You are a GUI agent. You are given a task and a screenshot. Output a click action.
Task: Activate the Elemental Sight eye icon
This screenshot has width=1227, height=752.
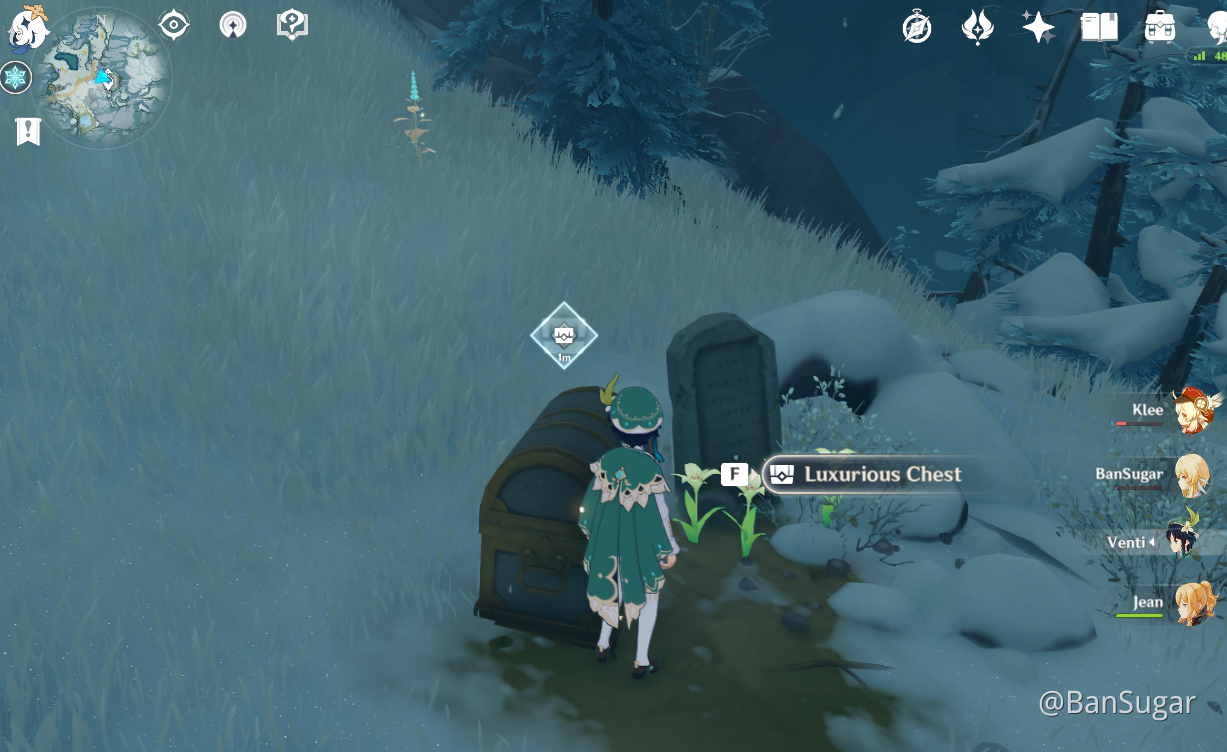click(174, 25)
